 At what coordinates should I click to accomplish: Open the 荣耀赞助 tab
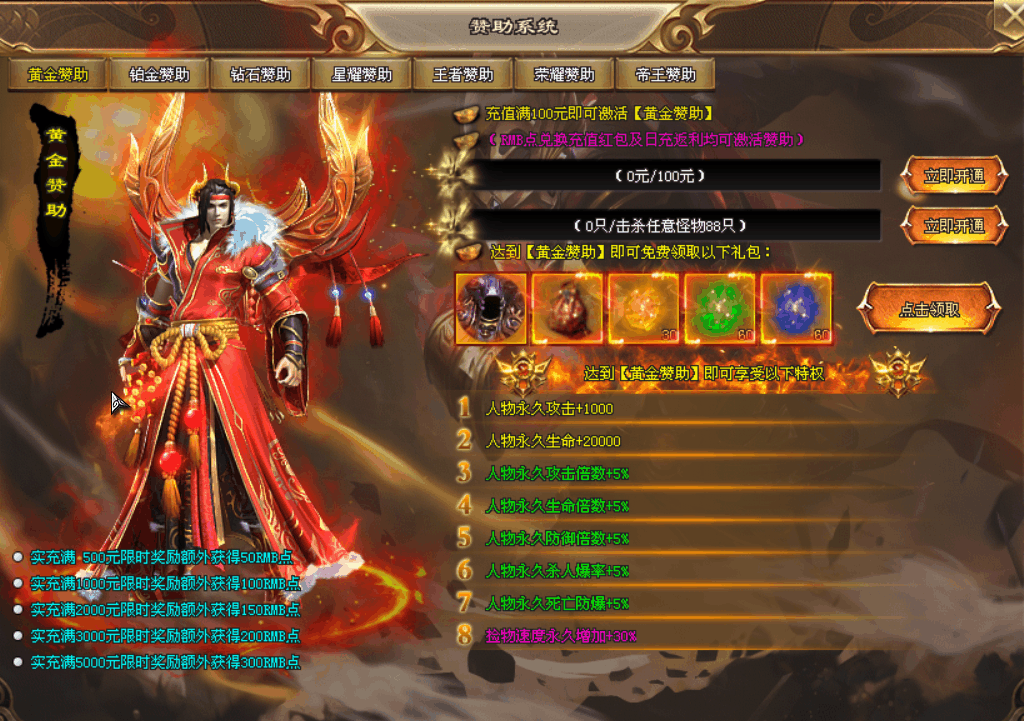[564, 75]
